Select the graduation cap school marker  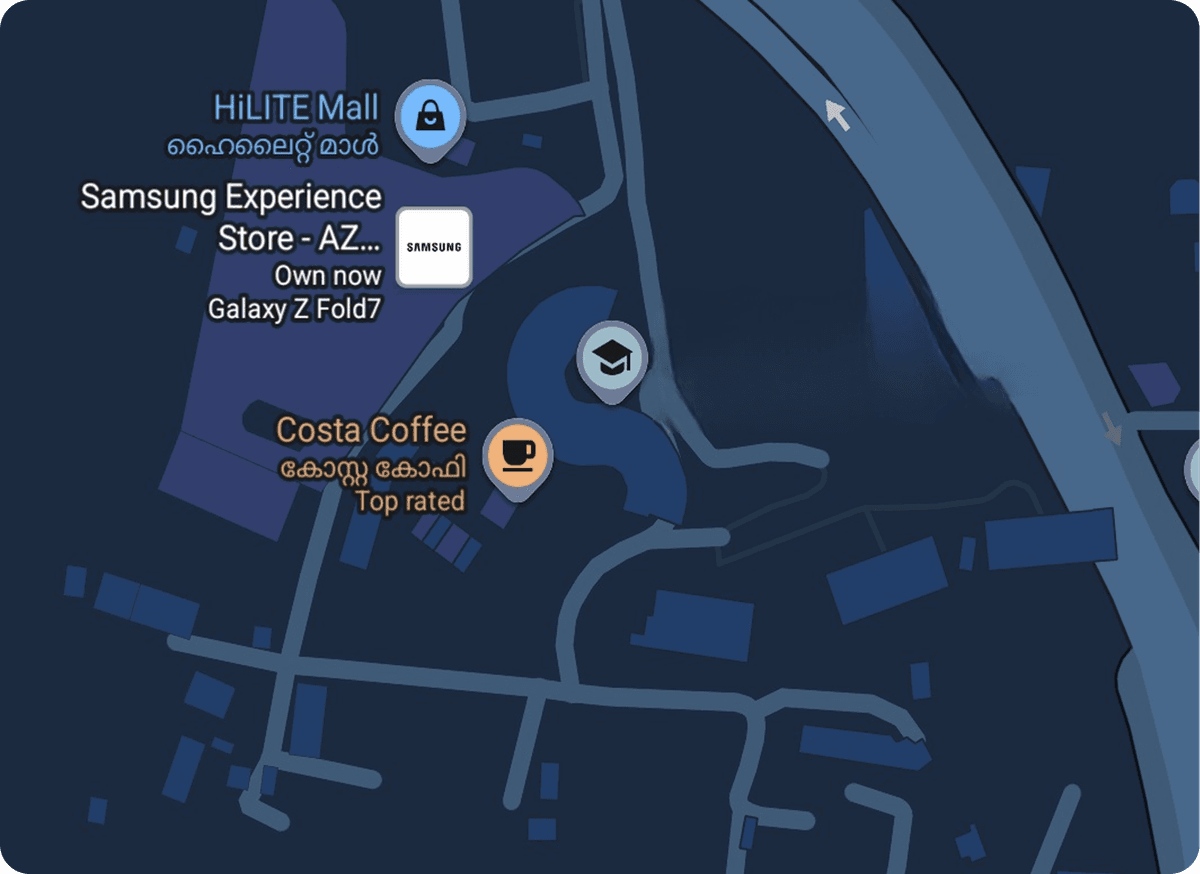pos(612,357)
